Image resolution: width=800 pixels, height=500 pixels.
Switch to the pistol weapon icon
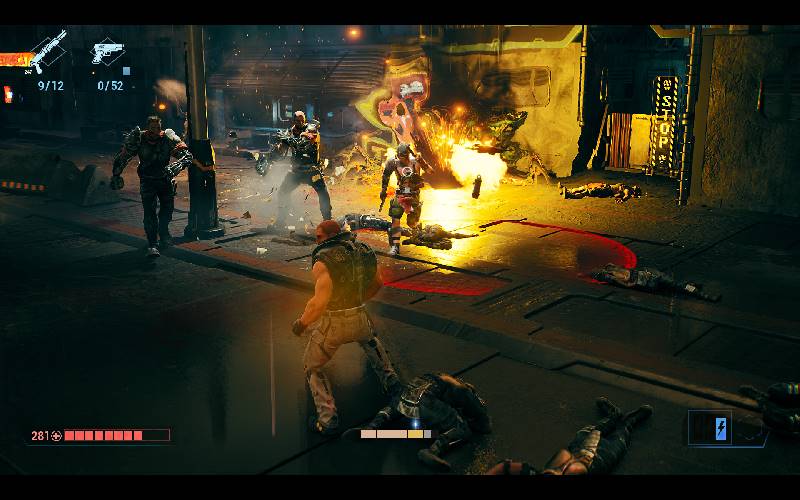tap(107, 51)
